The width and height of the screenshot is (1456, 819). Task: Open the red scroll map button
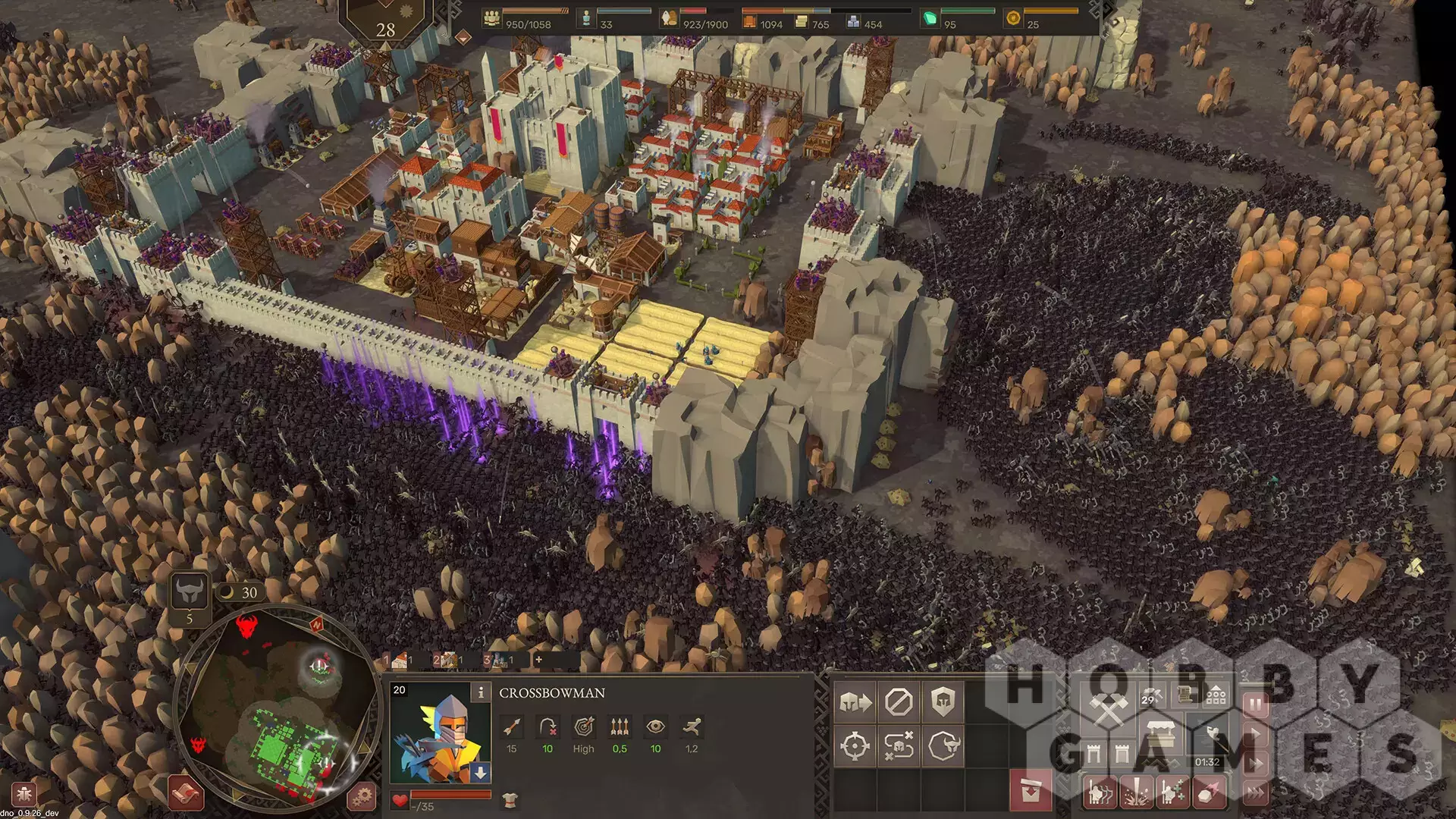click(185, 793)
